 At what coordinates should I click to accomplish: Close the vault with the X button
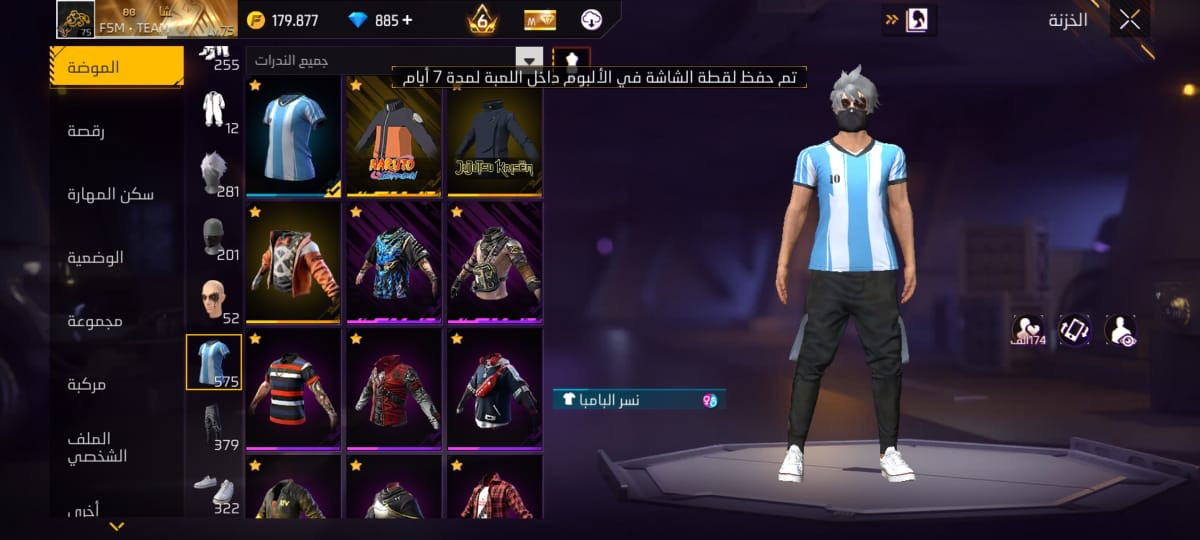(x=1130, y=21)
